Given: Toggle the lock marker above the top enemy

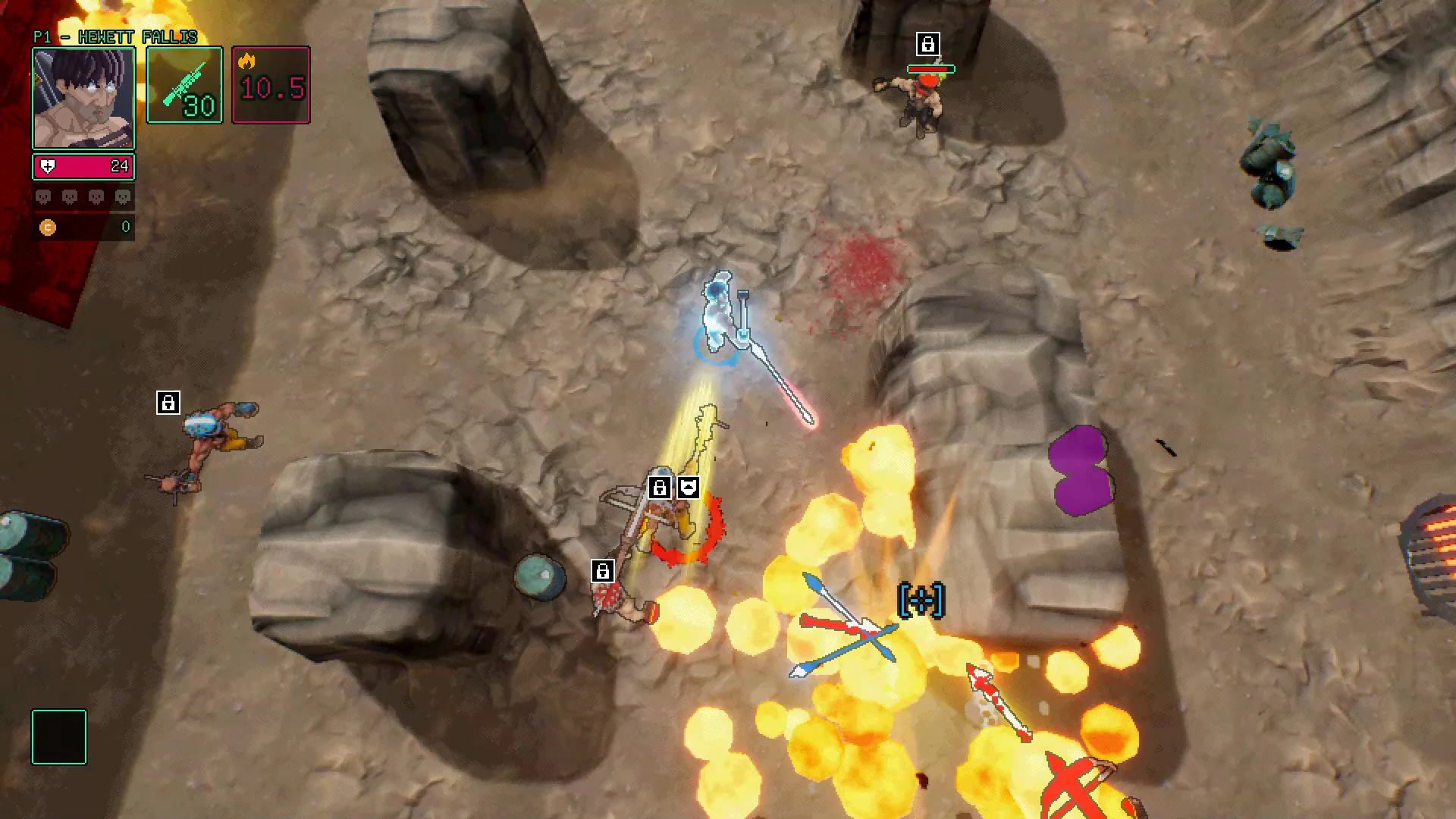Looking at the screenshot, I should 928,43.
